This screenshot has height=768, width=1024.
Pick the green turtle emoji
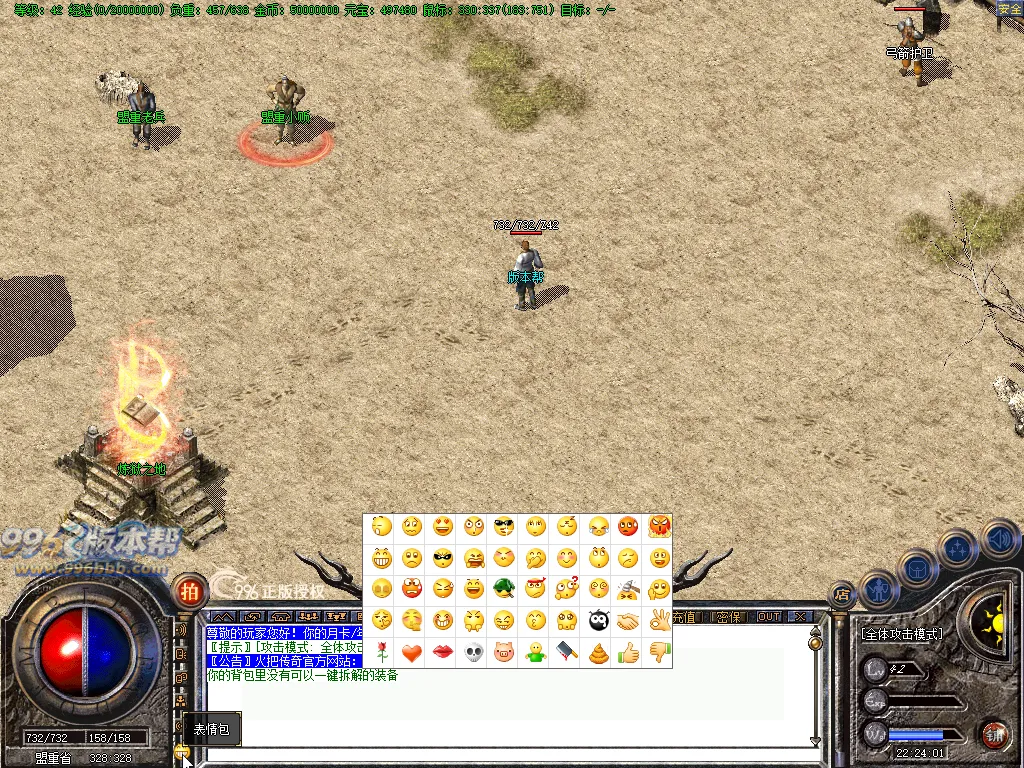point(504,589)
